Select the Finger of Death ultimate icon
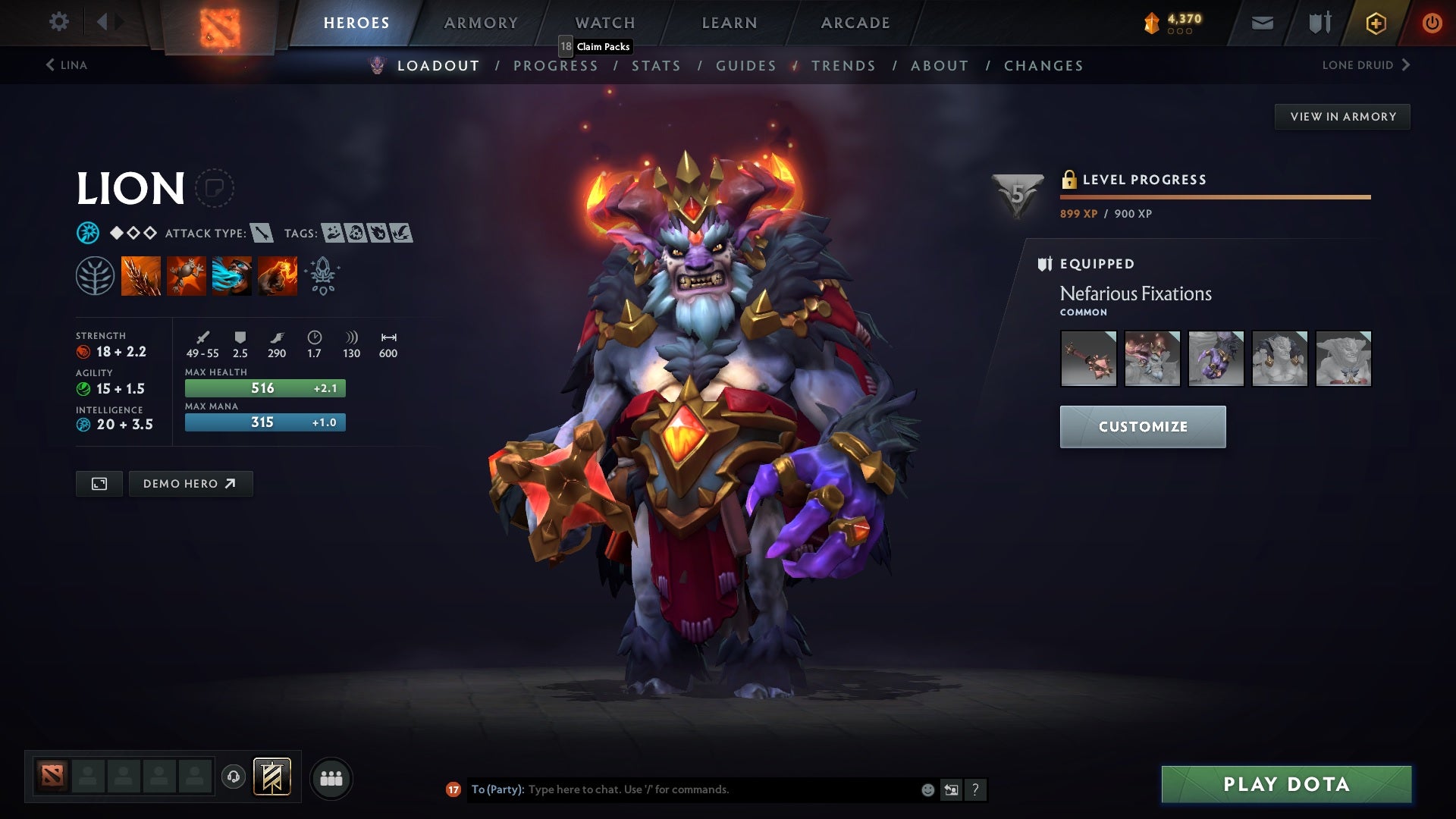 pos(277,276)
